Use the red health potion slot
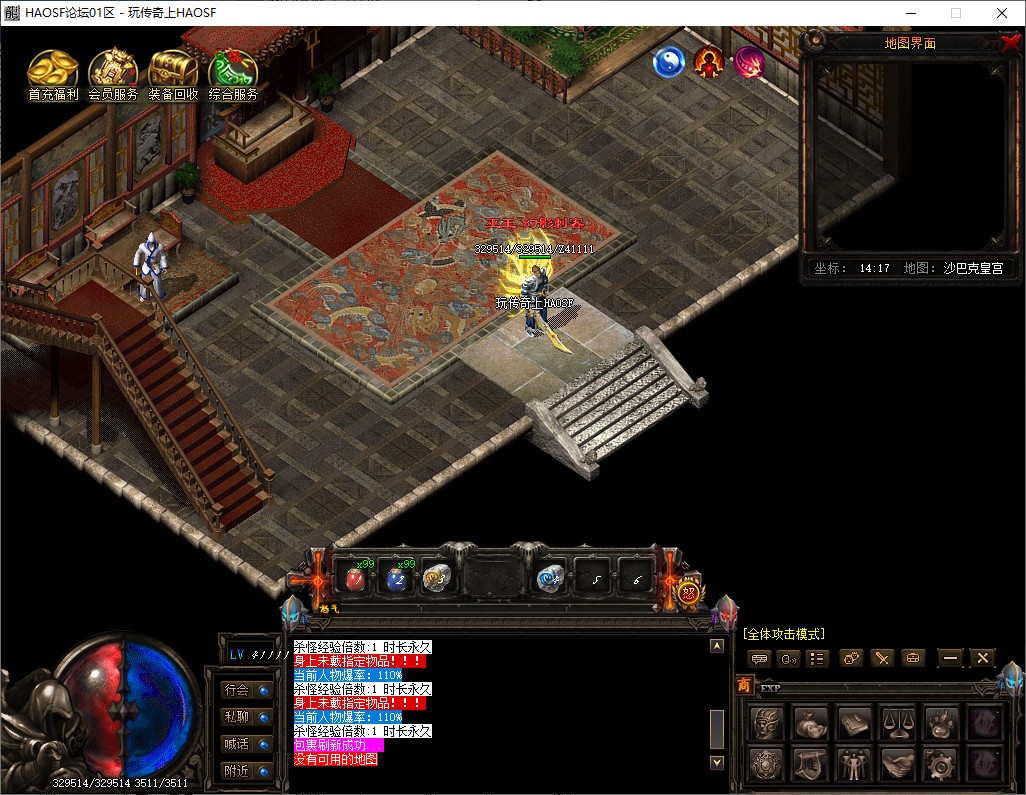This screenshot has width=1026, height=795. 354,578
